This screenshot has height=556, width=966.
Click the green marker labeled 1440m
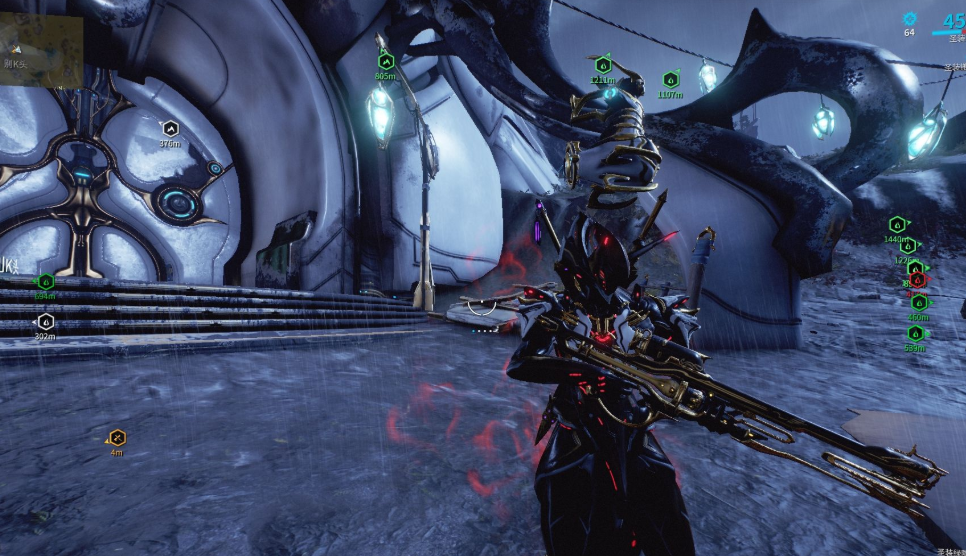pyautogui.click(x=897, y=225)
